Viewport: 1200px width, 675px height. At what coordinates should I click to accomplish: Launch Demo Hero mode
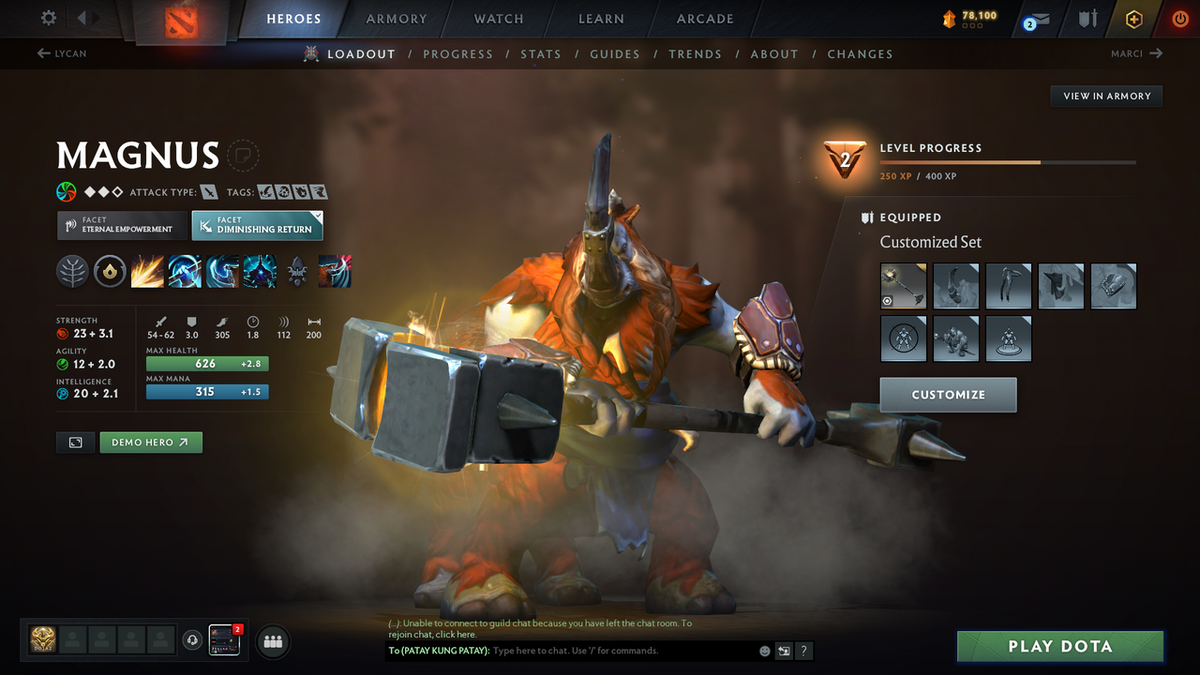(150, 442)
